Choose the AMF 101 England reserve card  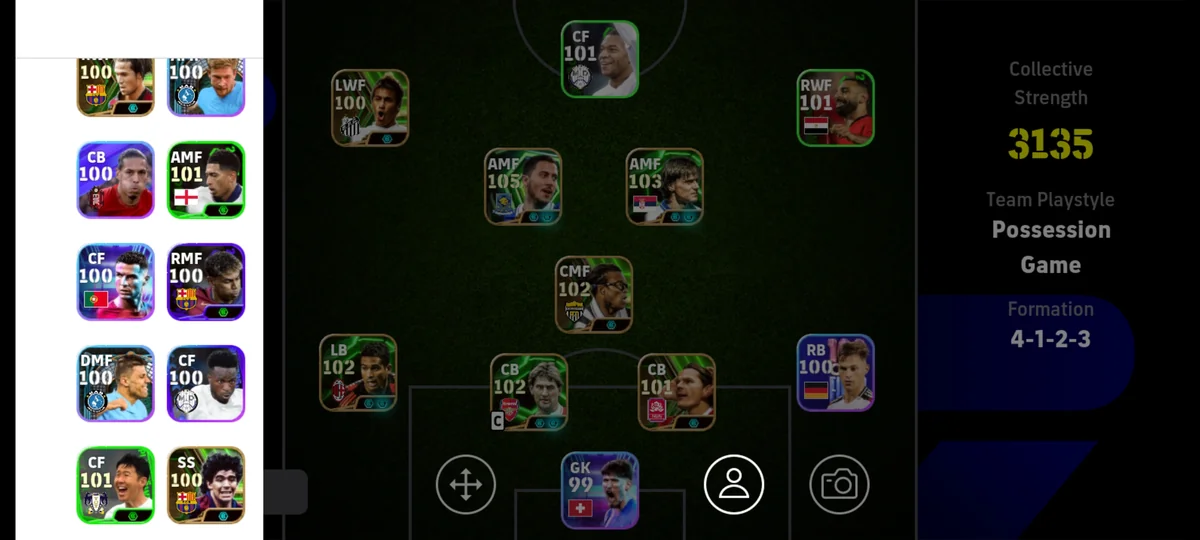(206, 180)
